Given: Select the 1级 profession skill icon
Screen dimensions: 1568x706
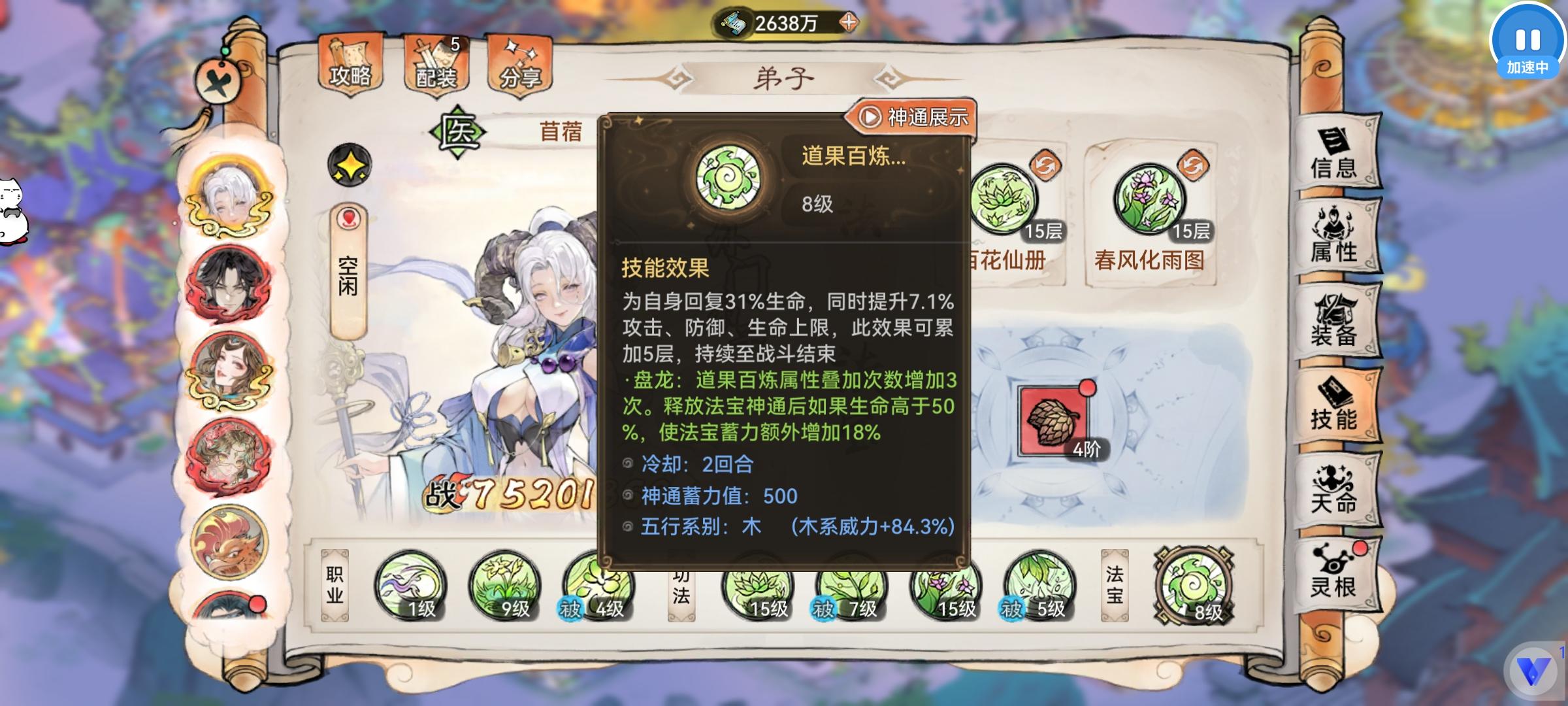Looking at the screenshot, I should [412, 588].
